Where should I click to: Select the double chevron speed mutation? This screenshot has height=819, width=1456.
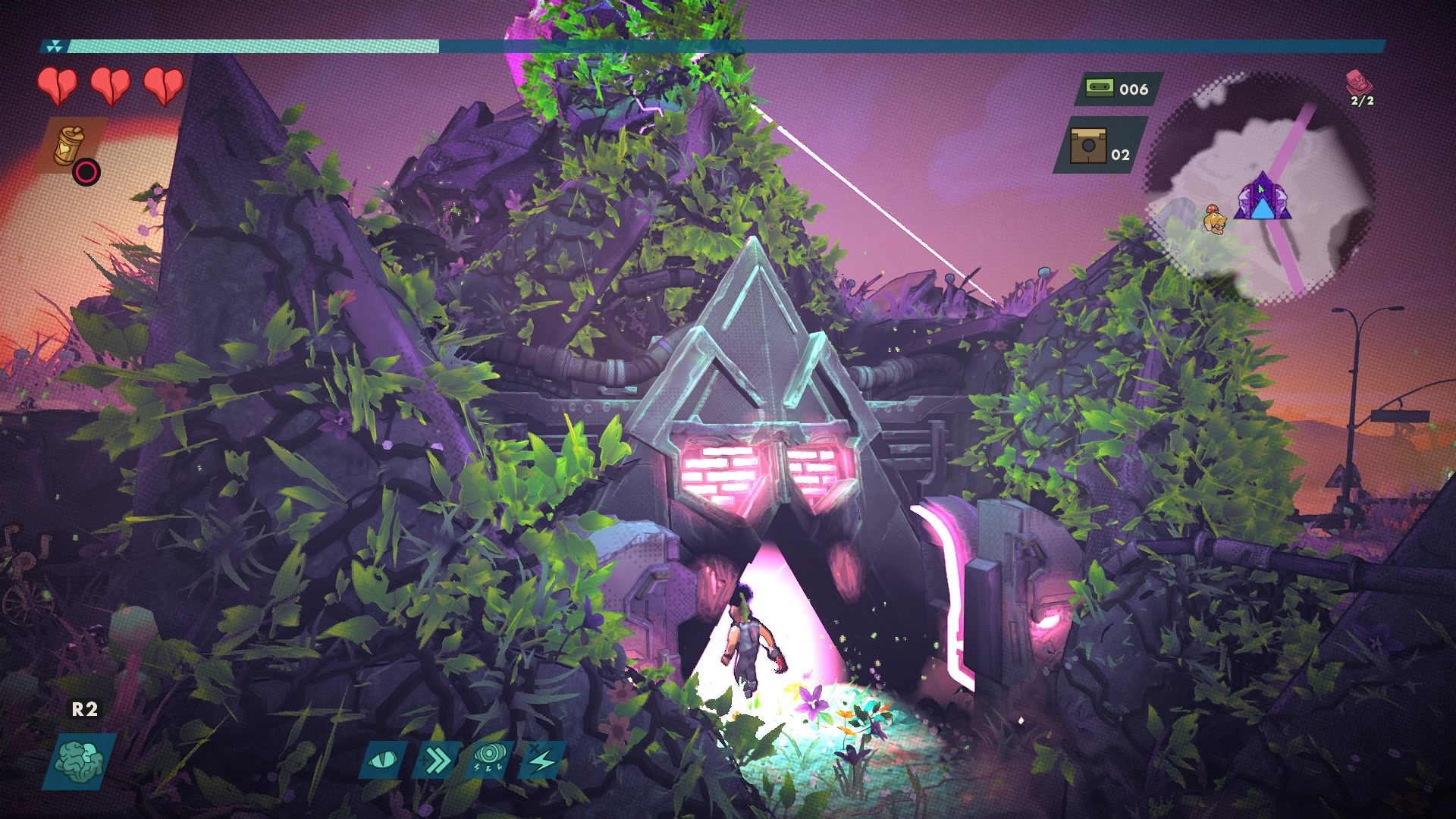(436, 759)
